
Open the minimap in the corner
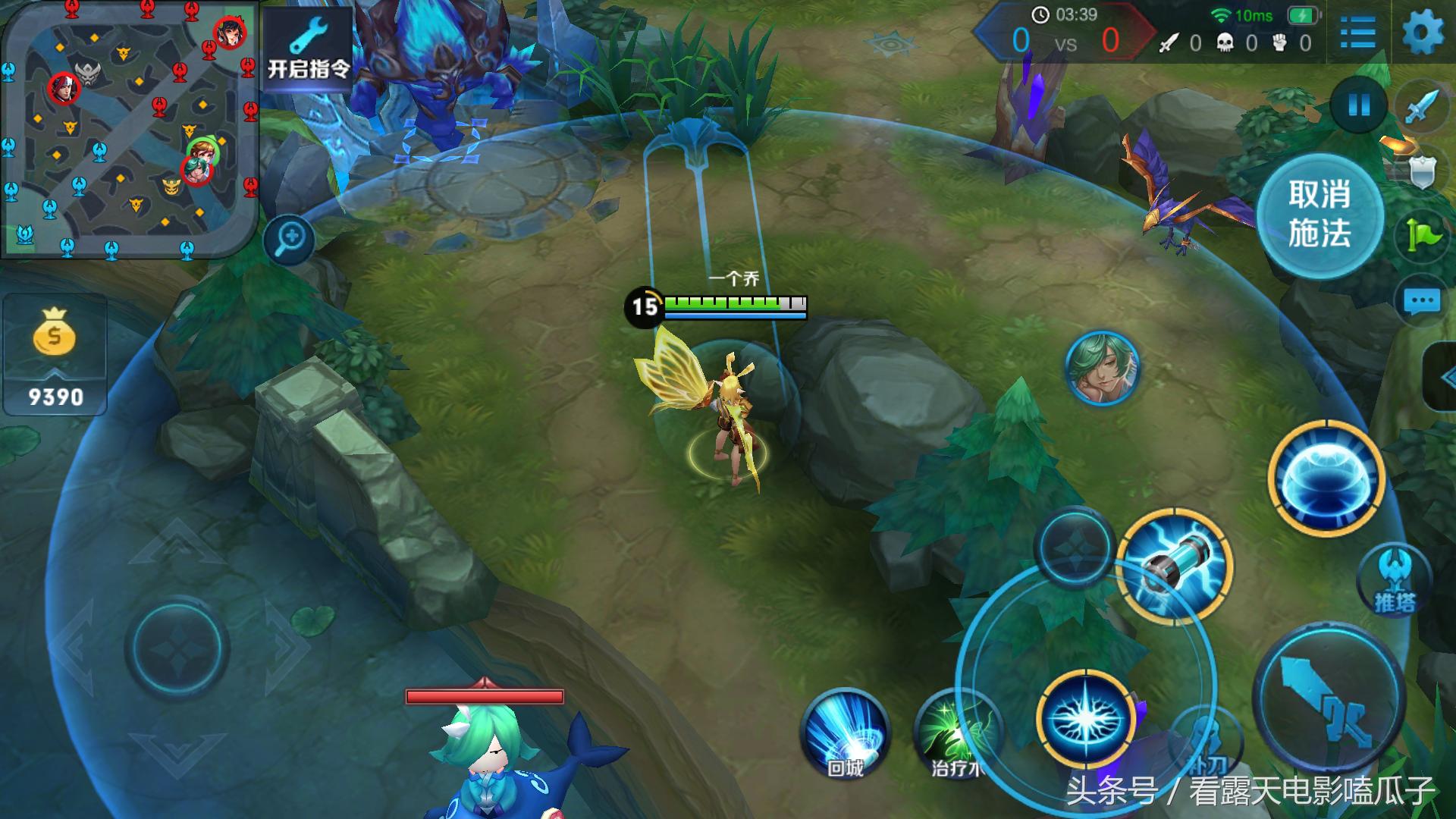click(129, 129)
